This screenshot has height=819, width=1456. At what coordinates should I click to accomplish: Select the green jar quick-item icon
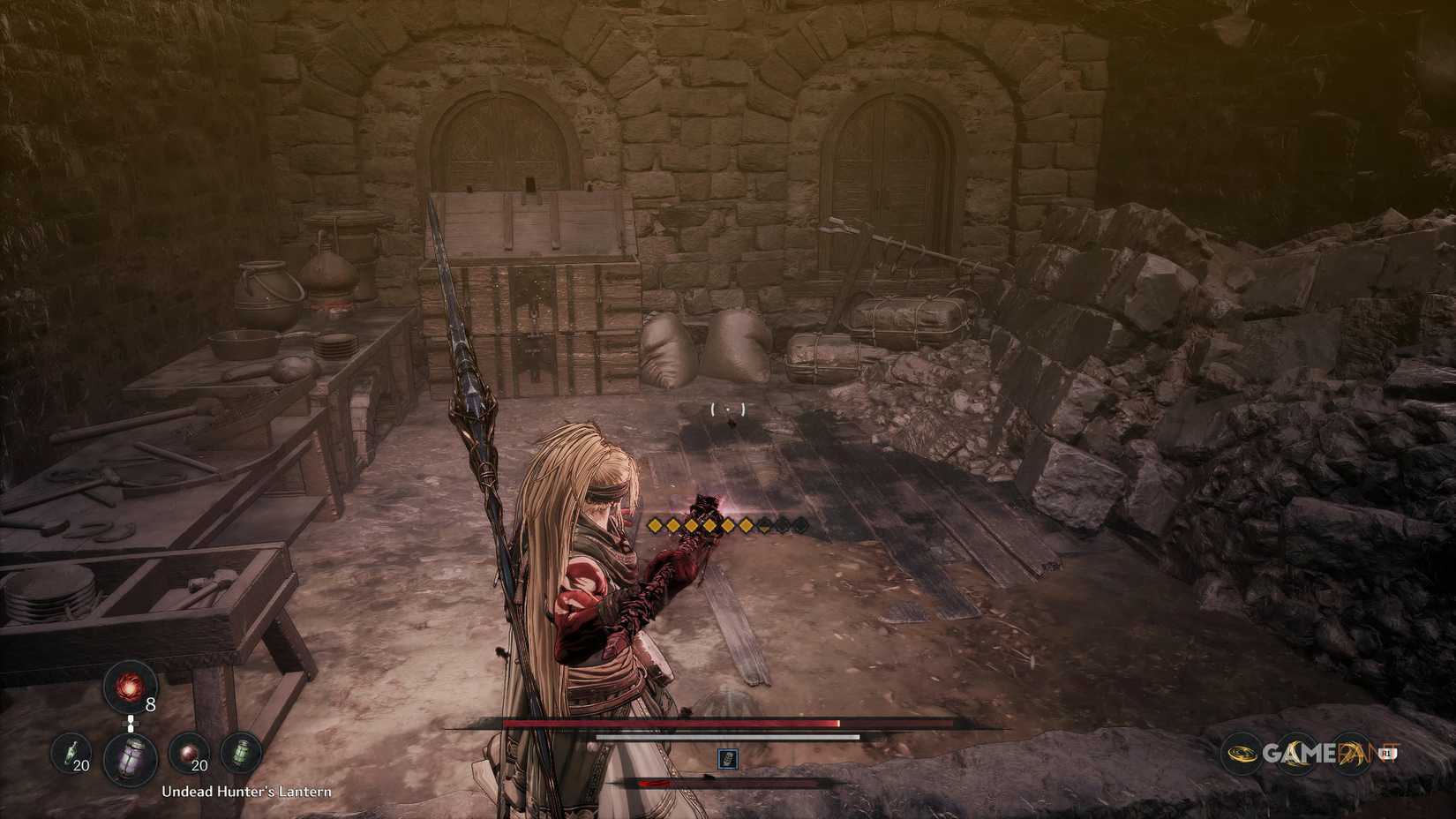pyautogui.click(x=242, y=755)
